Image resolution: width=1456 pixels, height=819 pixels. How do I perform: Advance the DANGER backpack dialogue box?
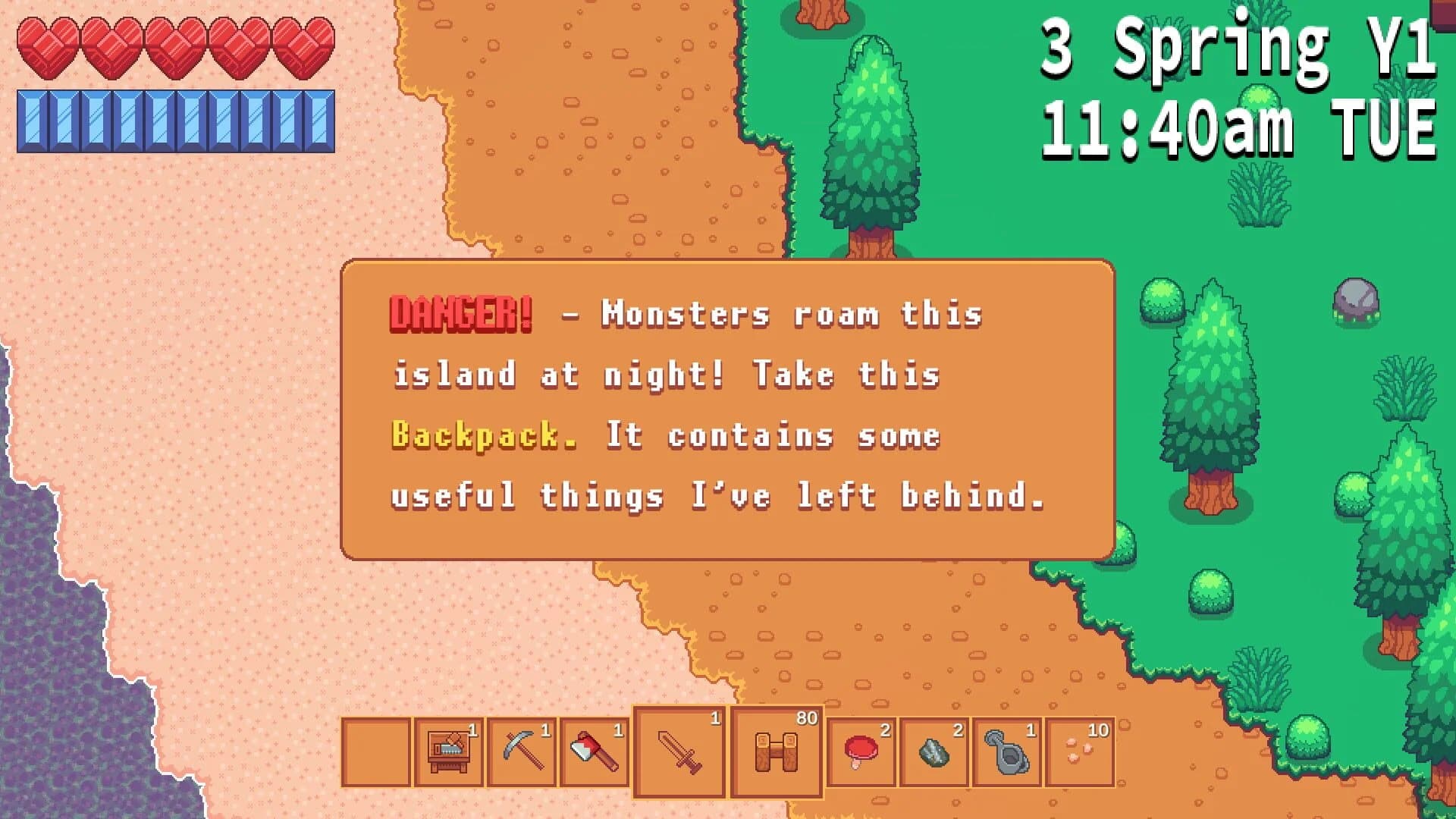point(728,409)
